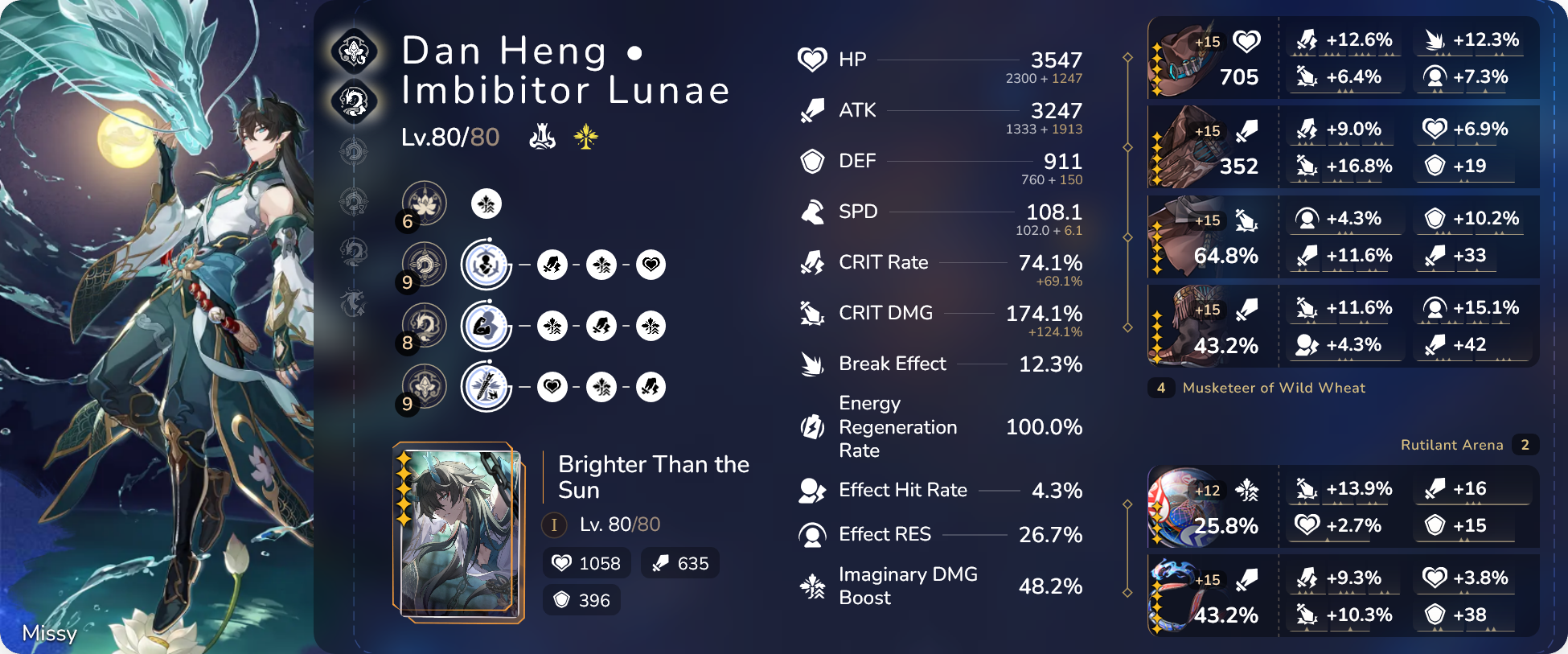Click the Imaginary DMG Boost stat icon
The image size is (1568, 654).
click(x=814, y=587)
